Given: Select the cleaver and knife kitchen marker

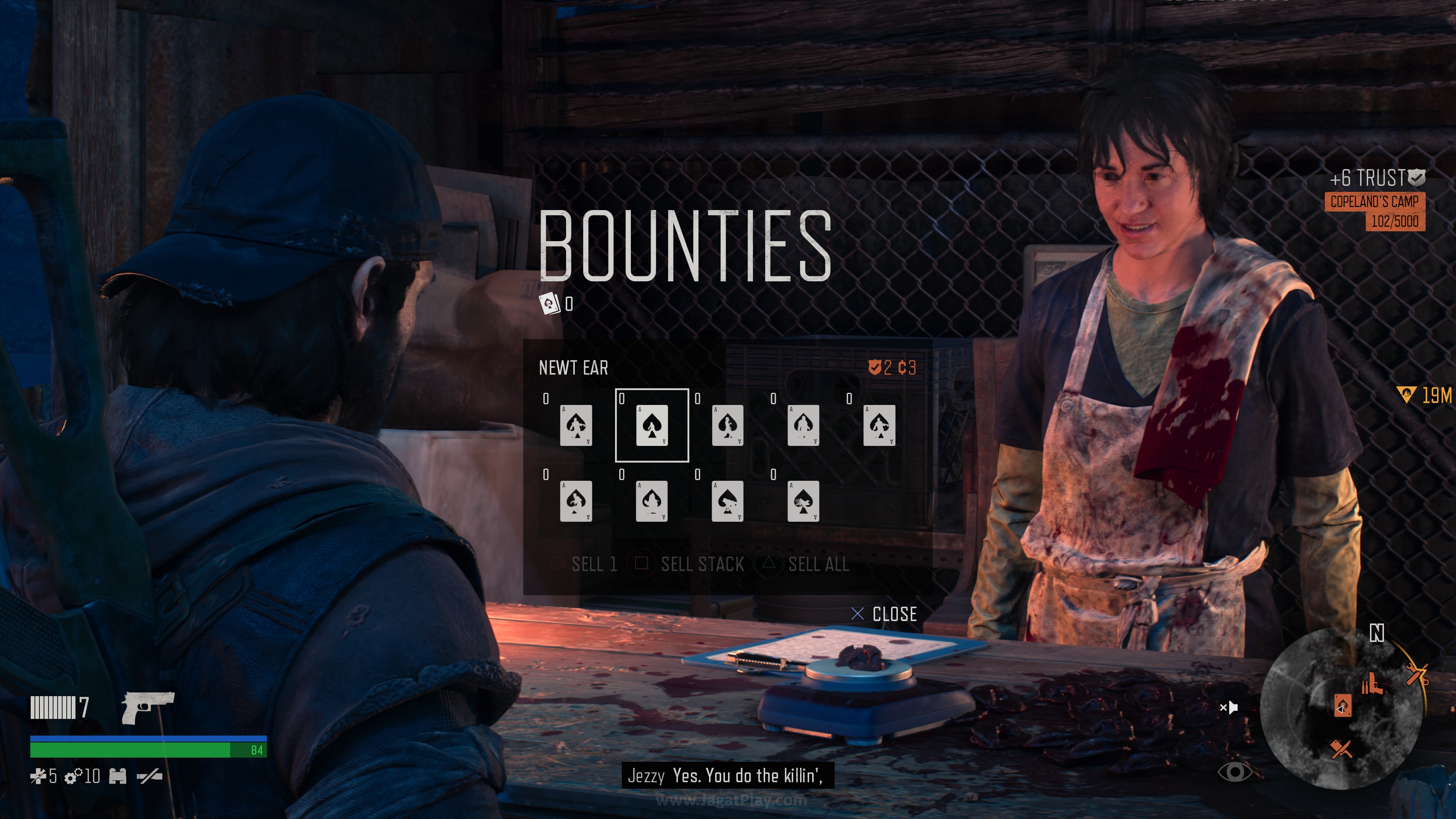Looking at the screenshot, I should [x=1342, y=749].
